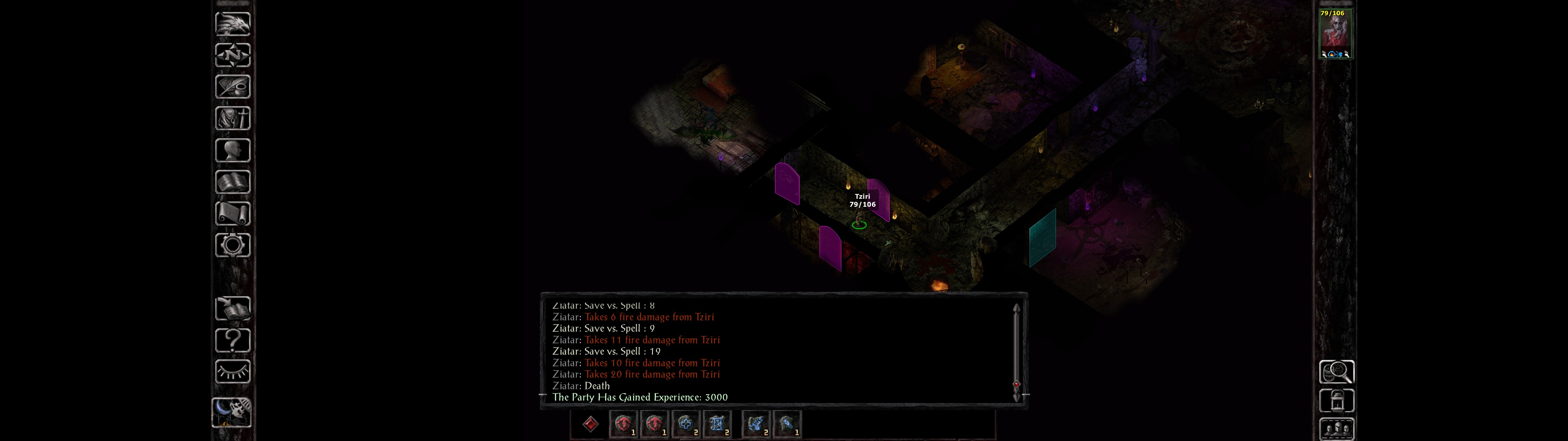The image size is (1568, 441).
Task: Toggle the party AI lantern button
Action: point(1336,401)
